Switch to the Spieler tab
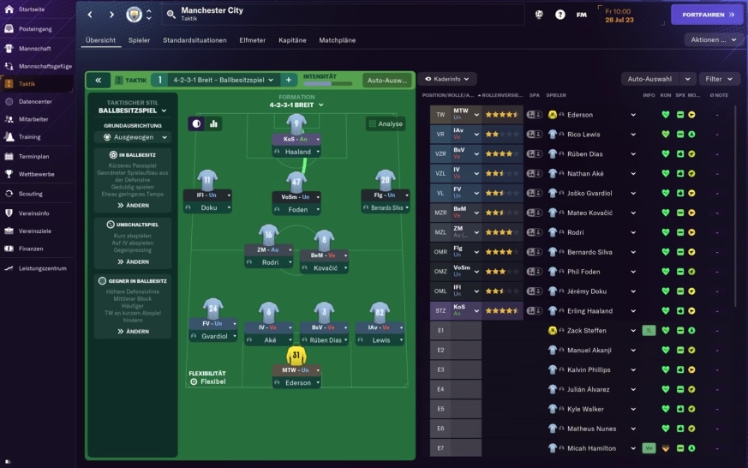Screen dimensions: 748x468 pos(139,40)
